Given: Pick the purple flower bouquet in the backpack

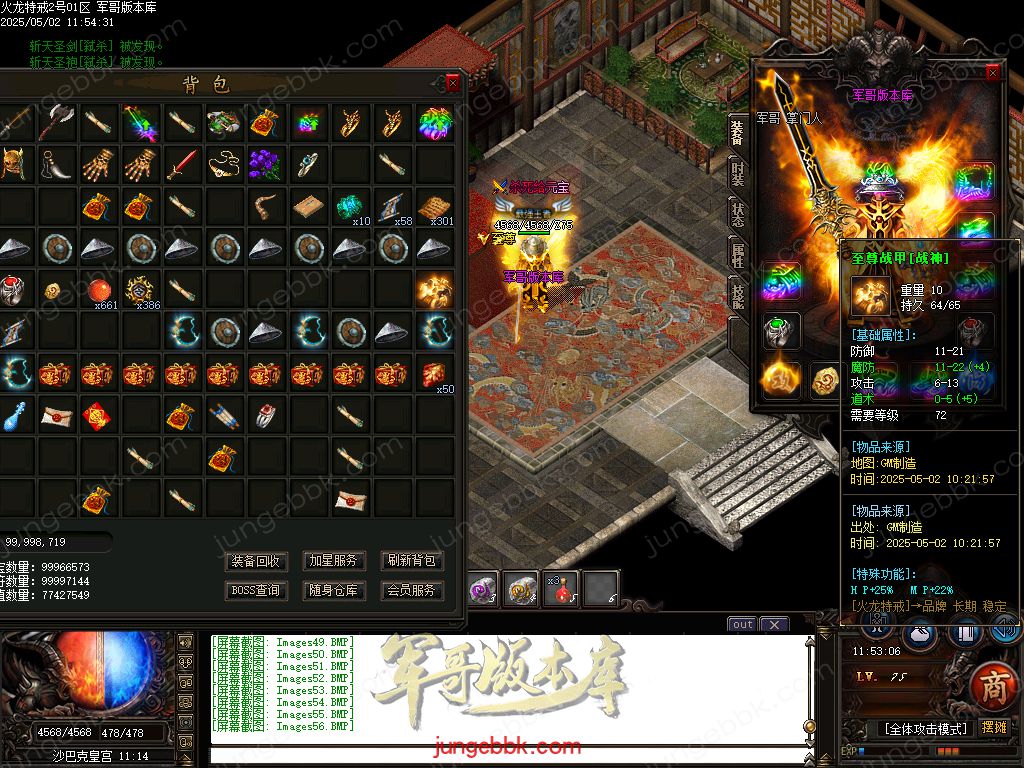Looking at the screenshot, I should (x=265, y=164).
